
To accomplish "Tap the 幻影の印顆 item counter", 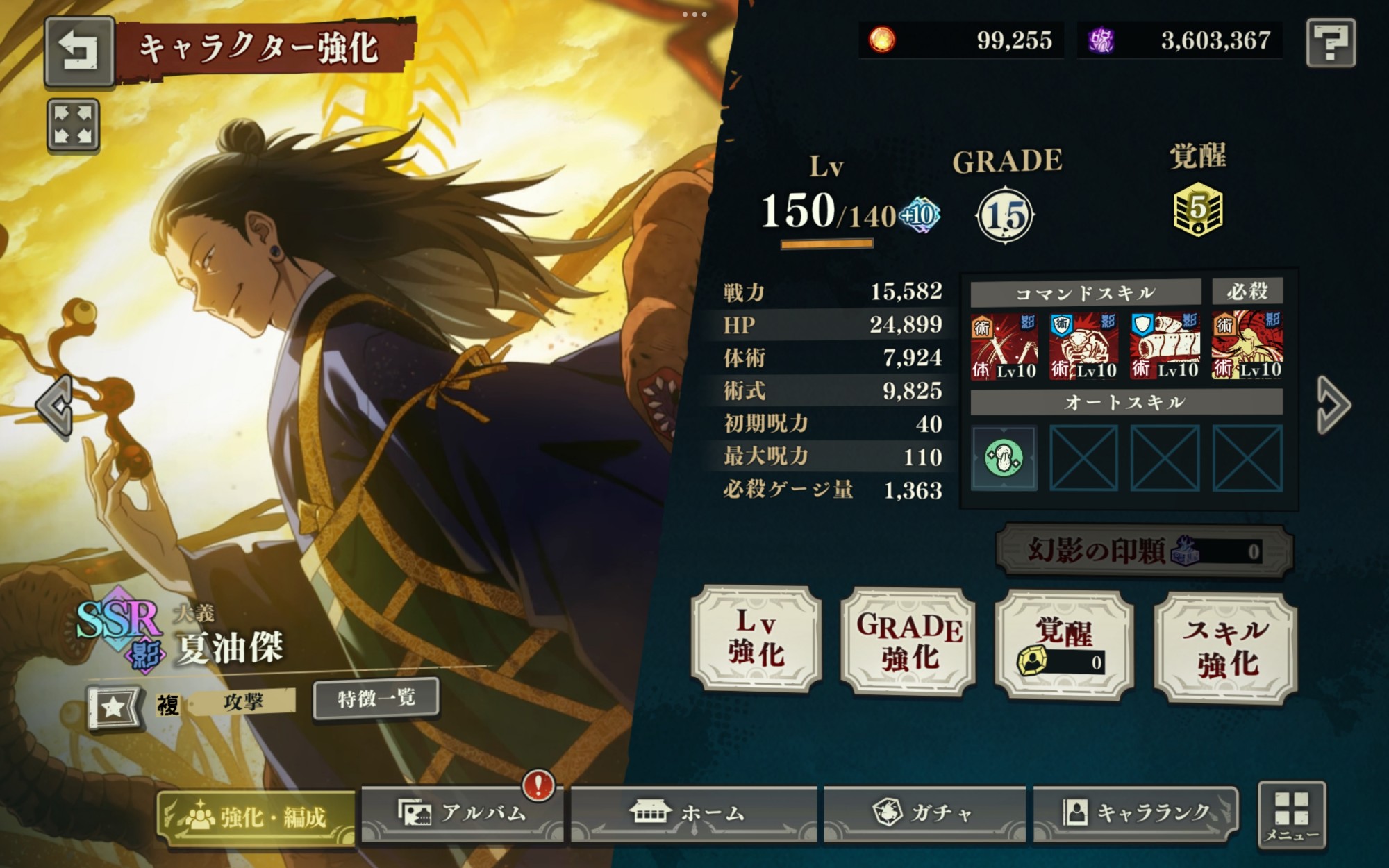I will pyautogui.click(x=1144, y=551).
